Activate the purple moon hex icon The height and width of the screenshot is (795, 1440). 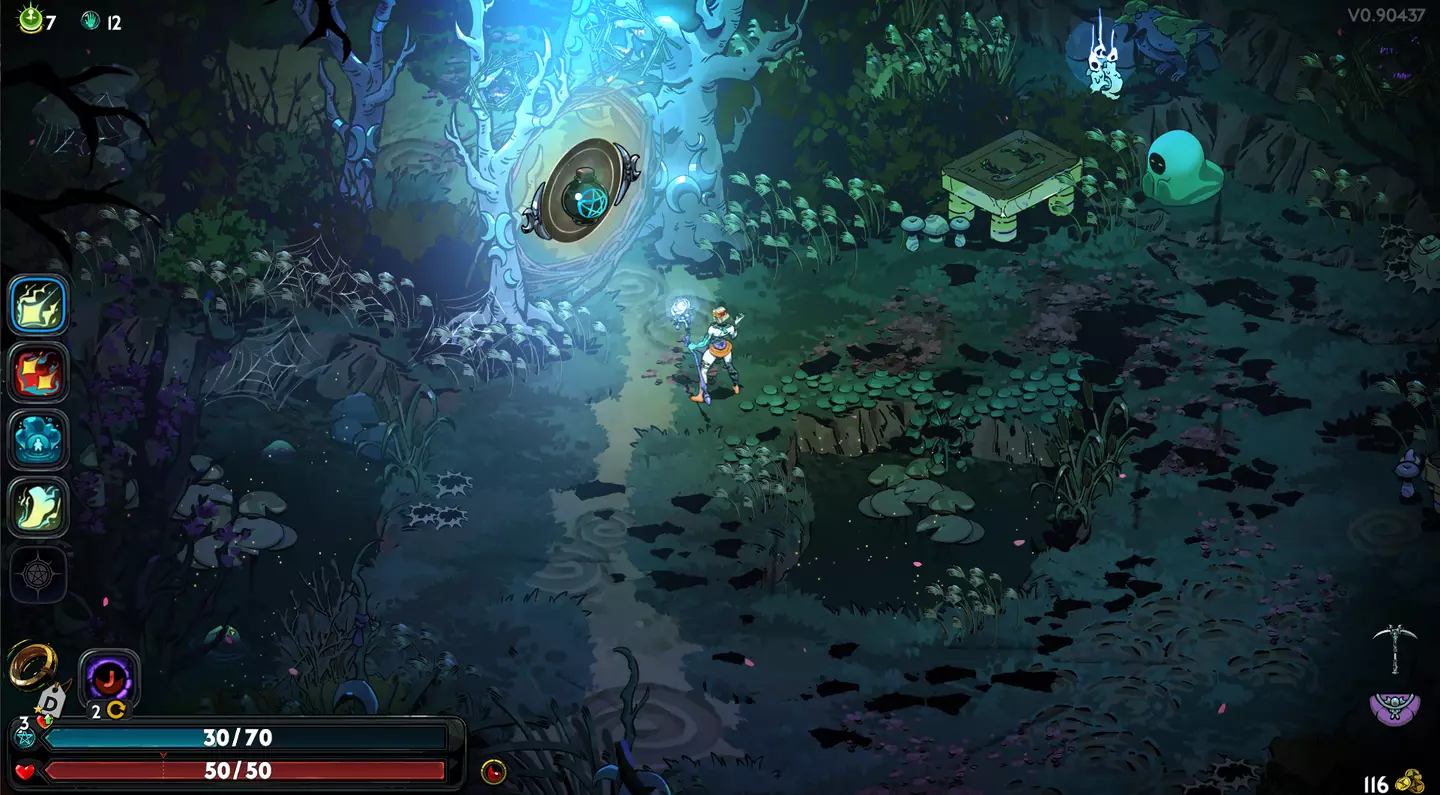point(108,678)
